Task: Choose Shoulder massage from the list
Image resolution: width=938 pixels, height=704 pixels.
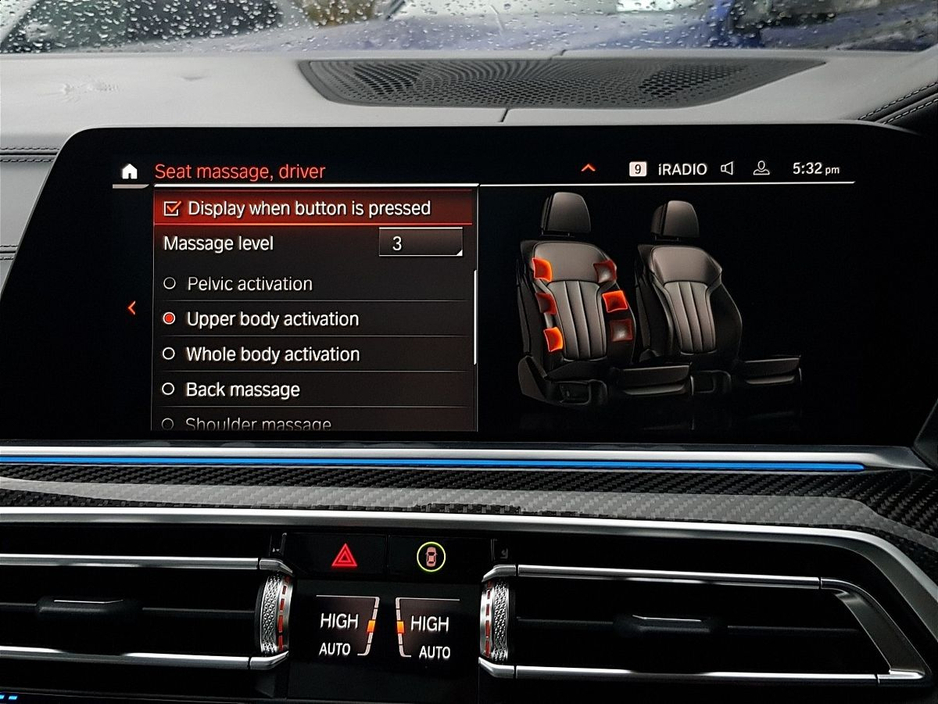Action: point(258,424)
